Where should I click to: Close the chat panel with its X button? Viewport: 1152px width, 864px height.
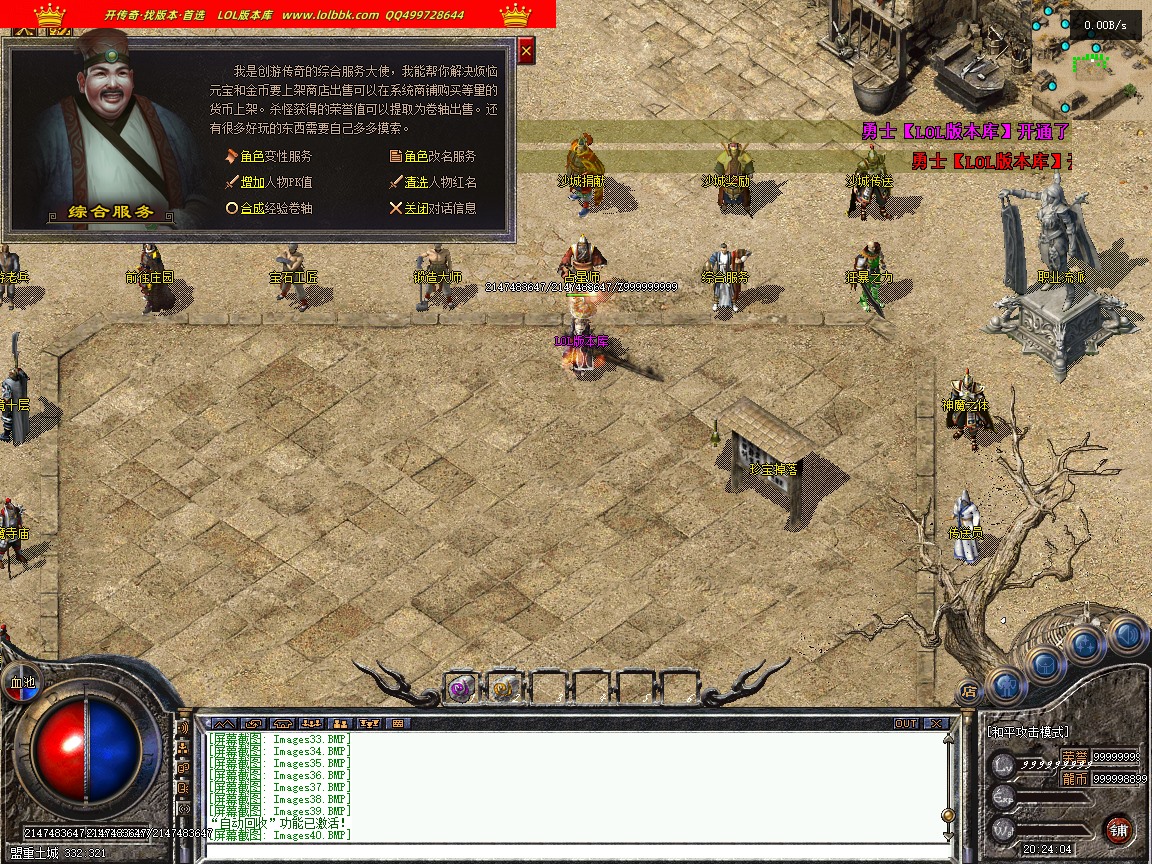(936, 723)
